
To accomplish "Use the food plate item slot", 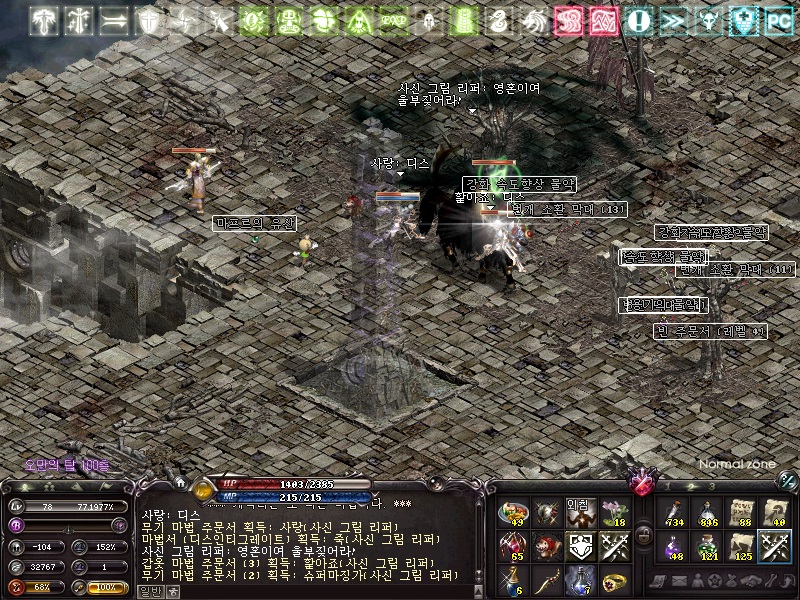I will [x=513, y=513].
